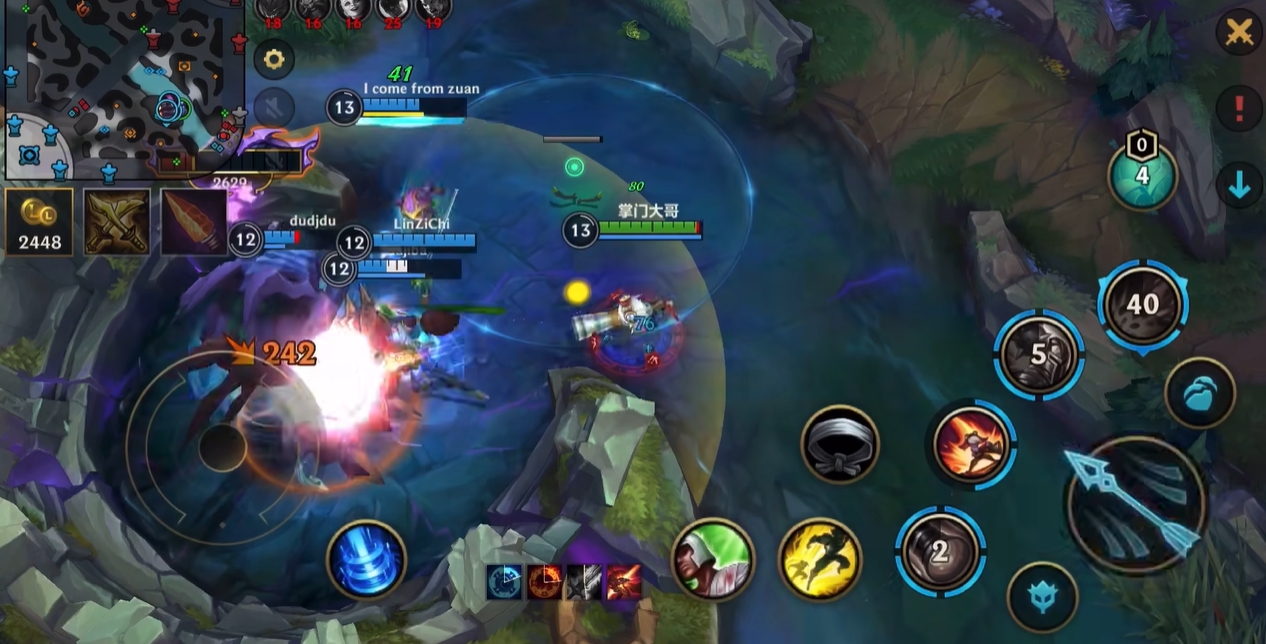Screen dimensions: 1266x644
Task: Open the gear settings menu
Action: pos(273,59)
